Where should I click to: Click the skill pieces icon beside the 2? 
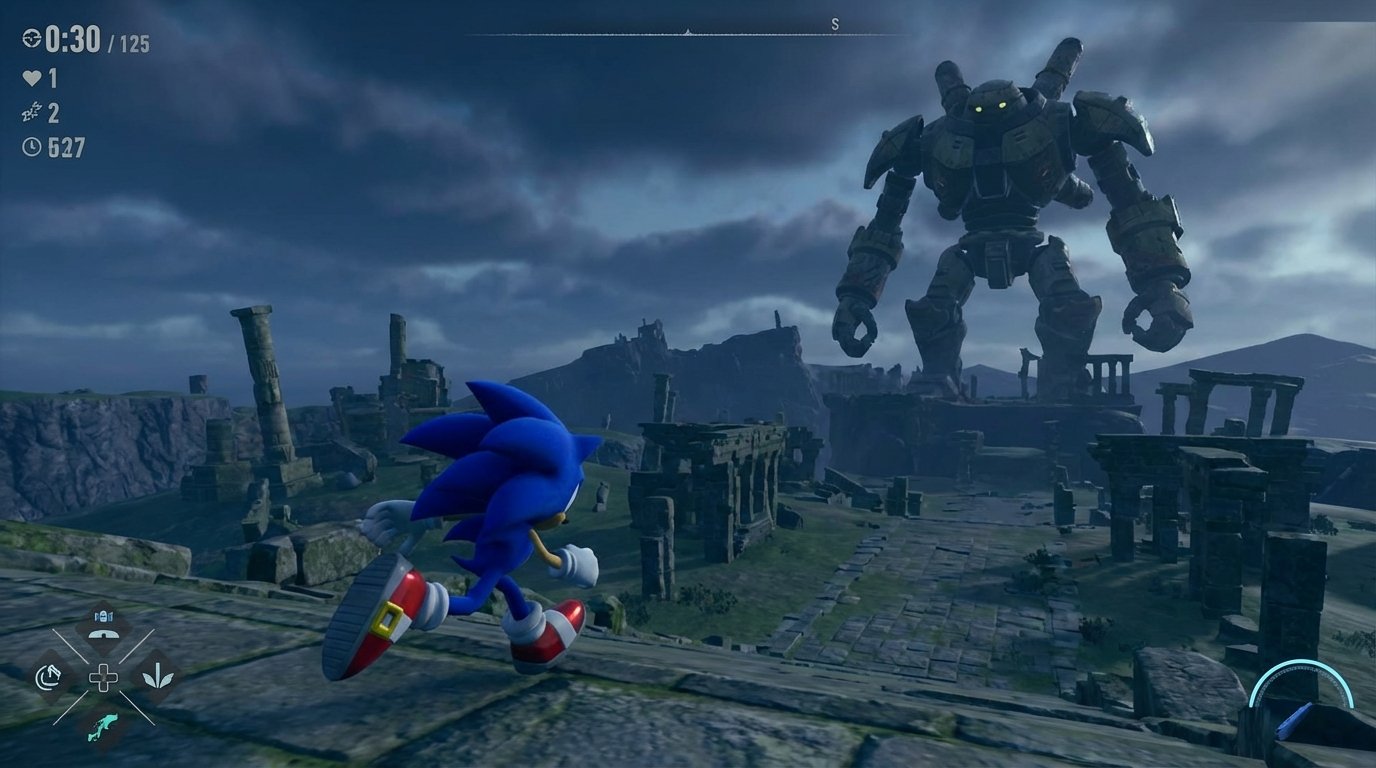tap(32, 111)
